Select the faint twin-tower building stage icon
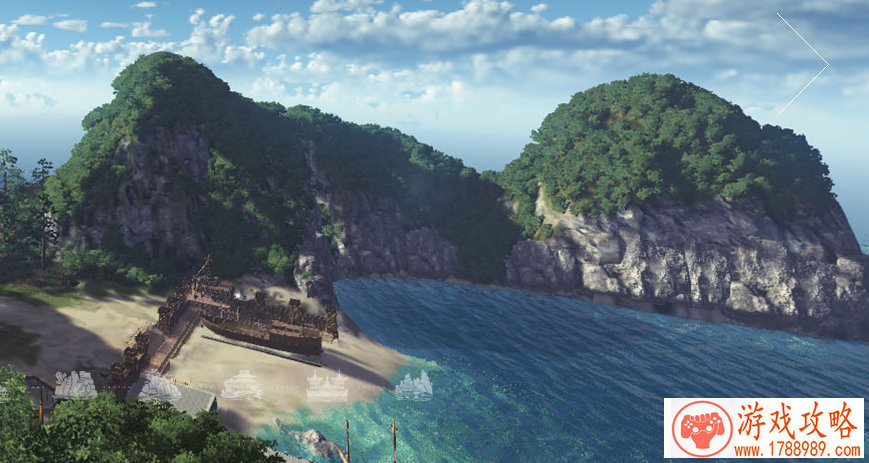 click(327, 386)
